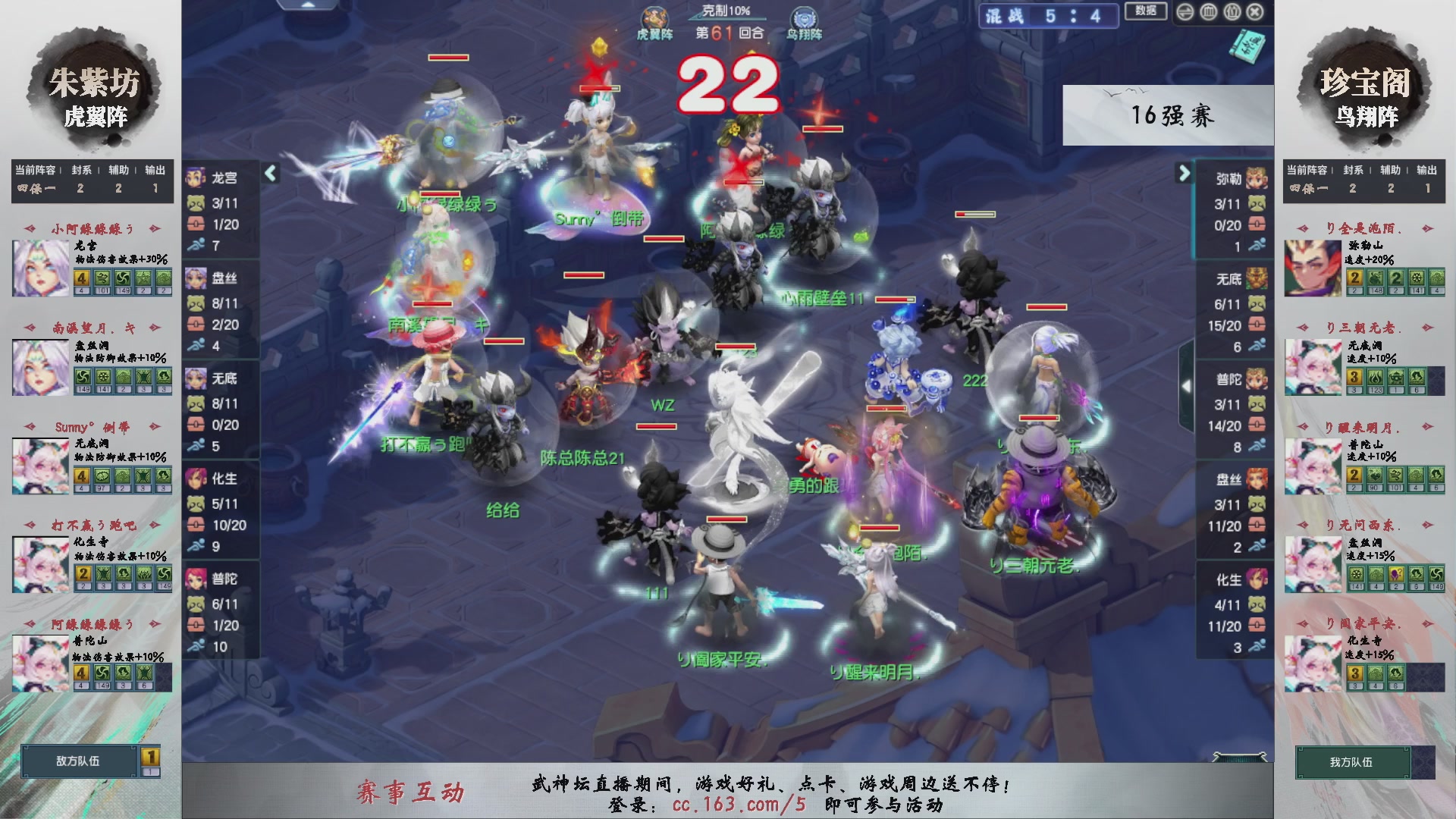The image size is (1456, 819).
Task: Click the 虎翼阵 formation icon at top center
Action: [x=655, y=15]
